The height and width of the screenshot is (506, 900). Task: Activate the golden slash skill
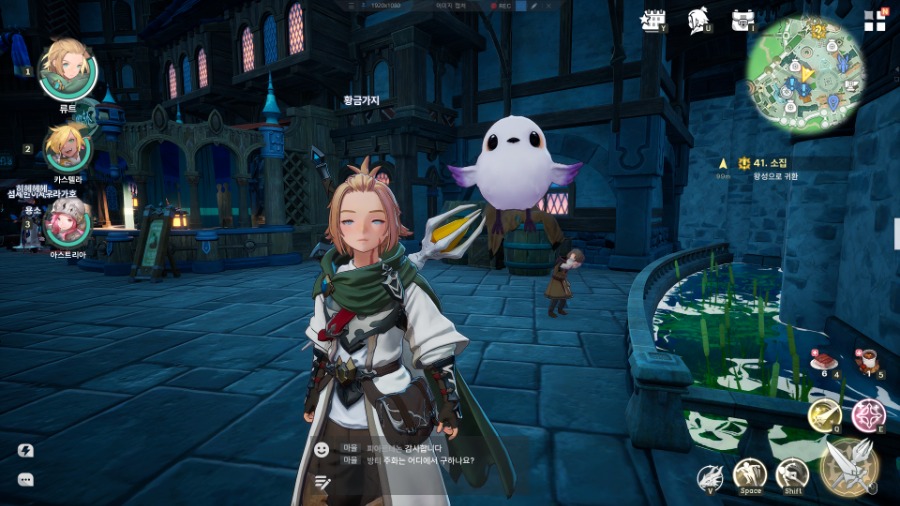[x=824, y=414]
